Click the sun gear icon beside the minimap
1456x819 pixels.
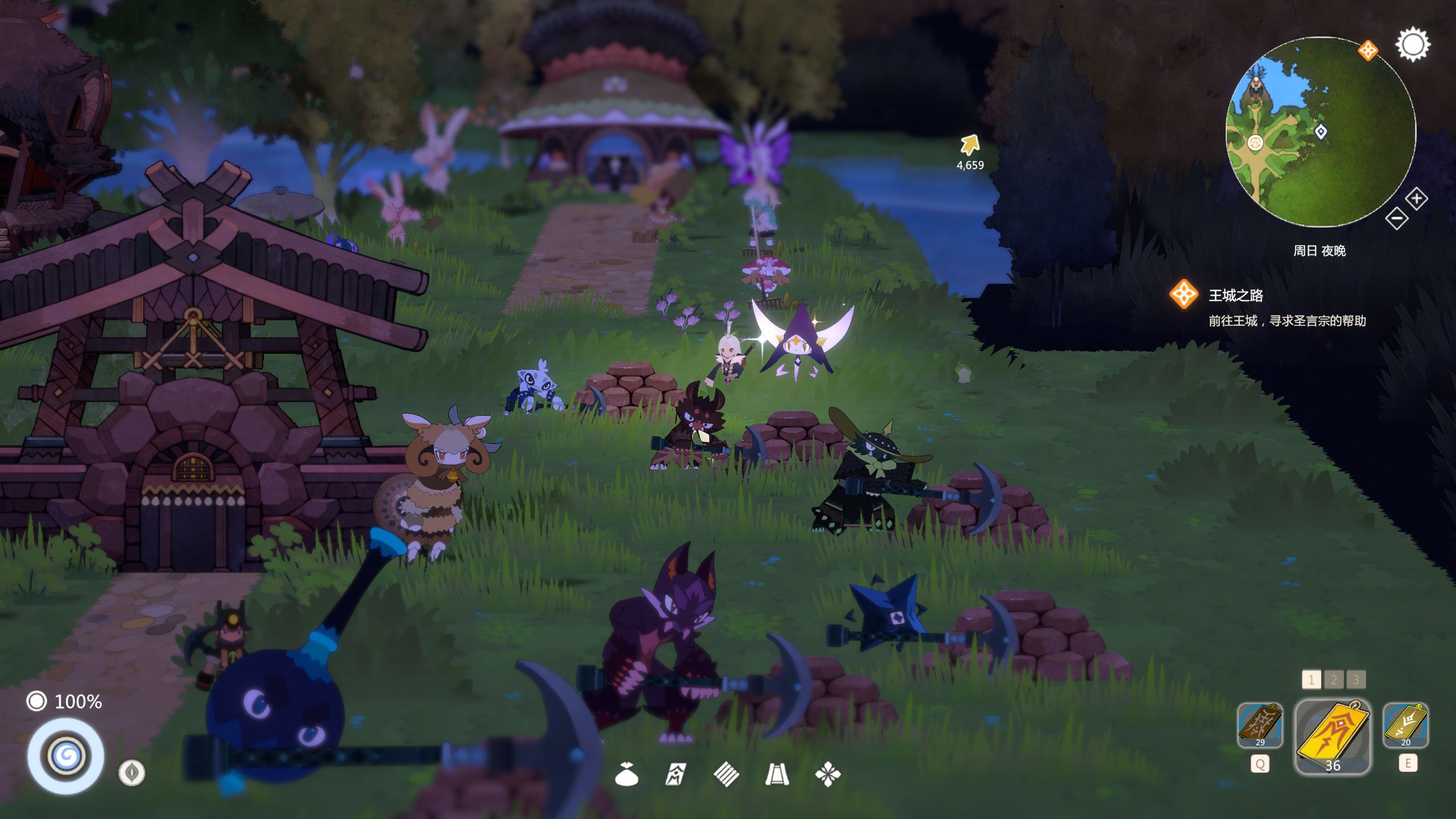[1413, 44]
